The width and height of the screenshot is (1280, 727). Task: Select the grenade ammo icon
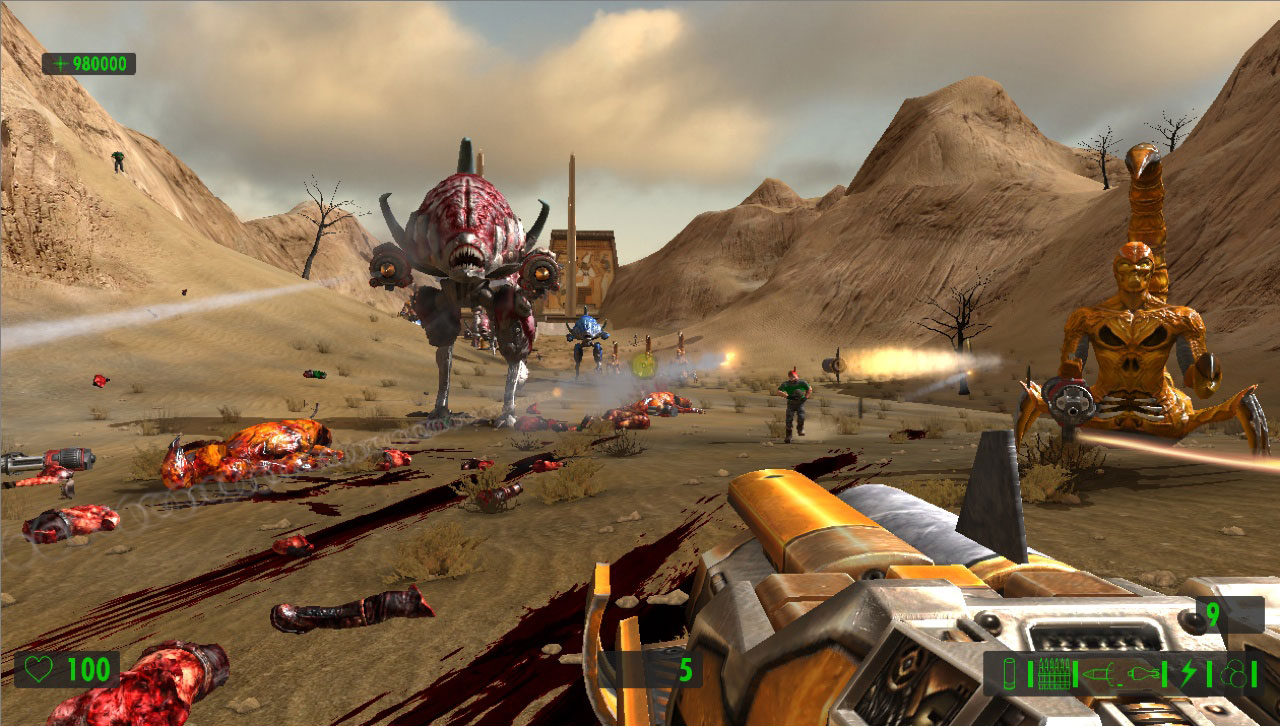pos(1143,673)
